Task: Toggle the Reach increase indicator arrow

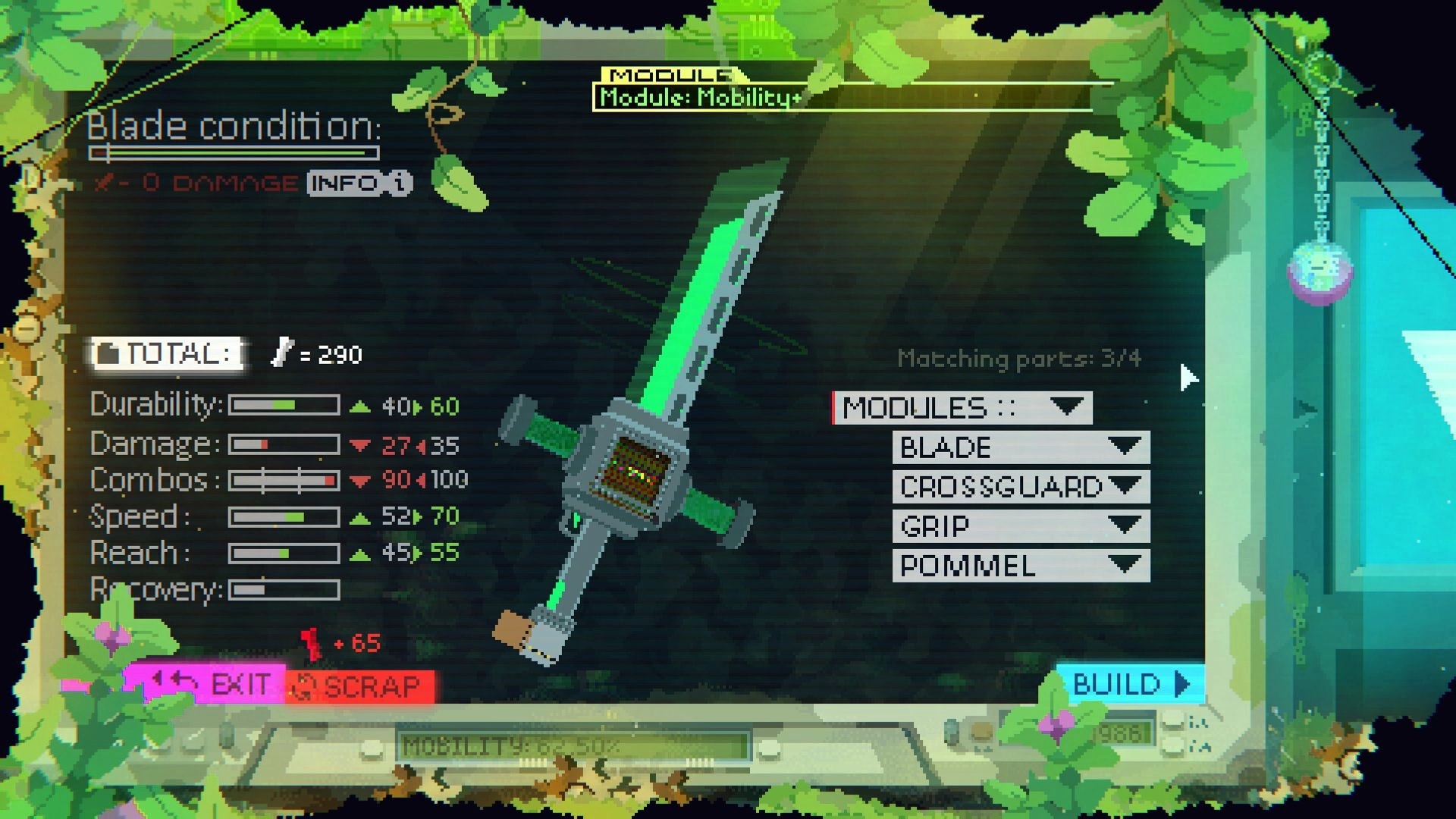Action: point(358,554)
